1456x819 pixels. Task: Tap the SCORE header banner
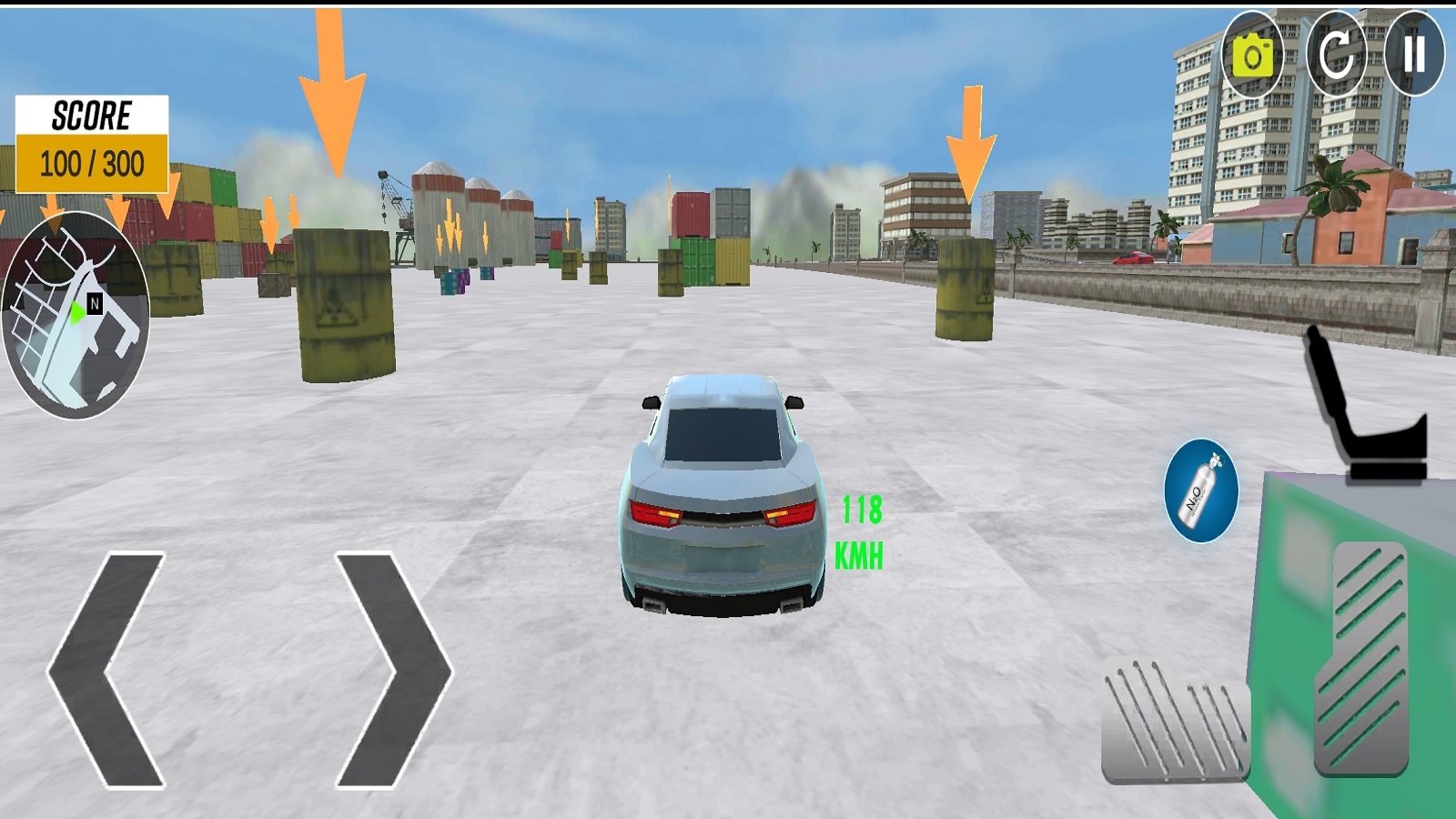(x=91, y=116)
